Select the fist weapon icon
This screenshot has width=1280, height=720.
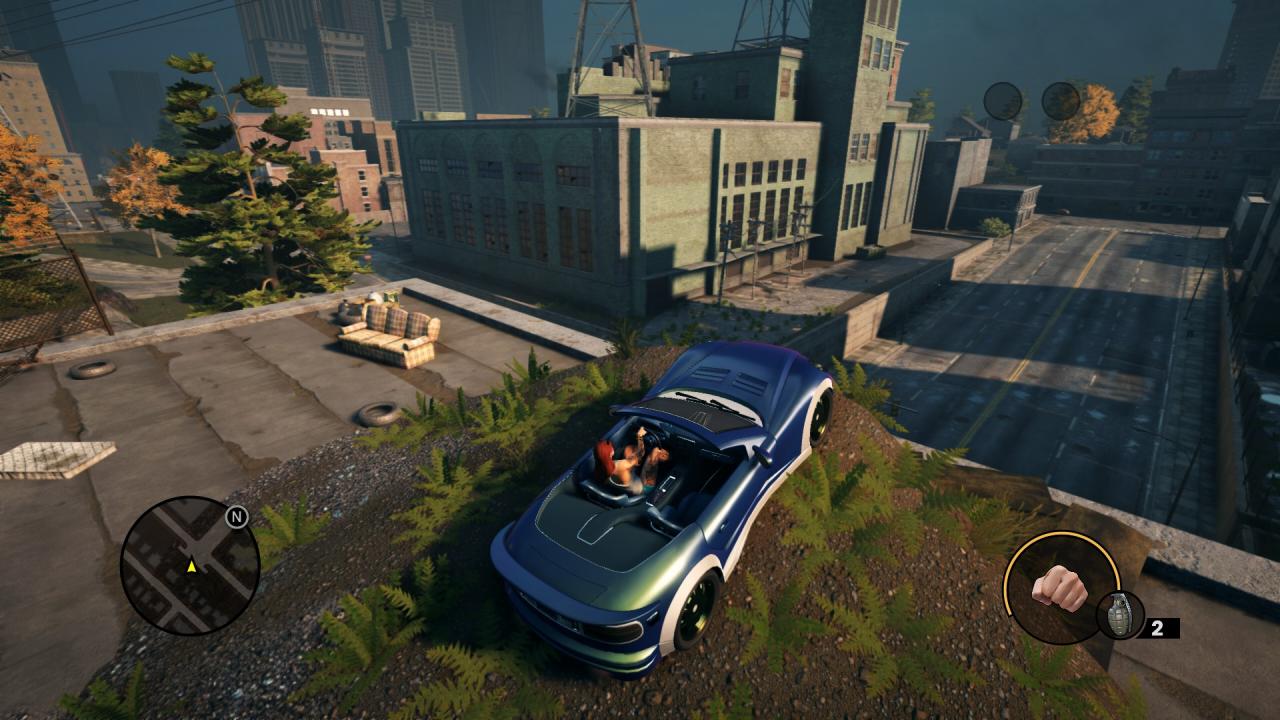click(x=1059, y=587)
